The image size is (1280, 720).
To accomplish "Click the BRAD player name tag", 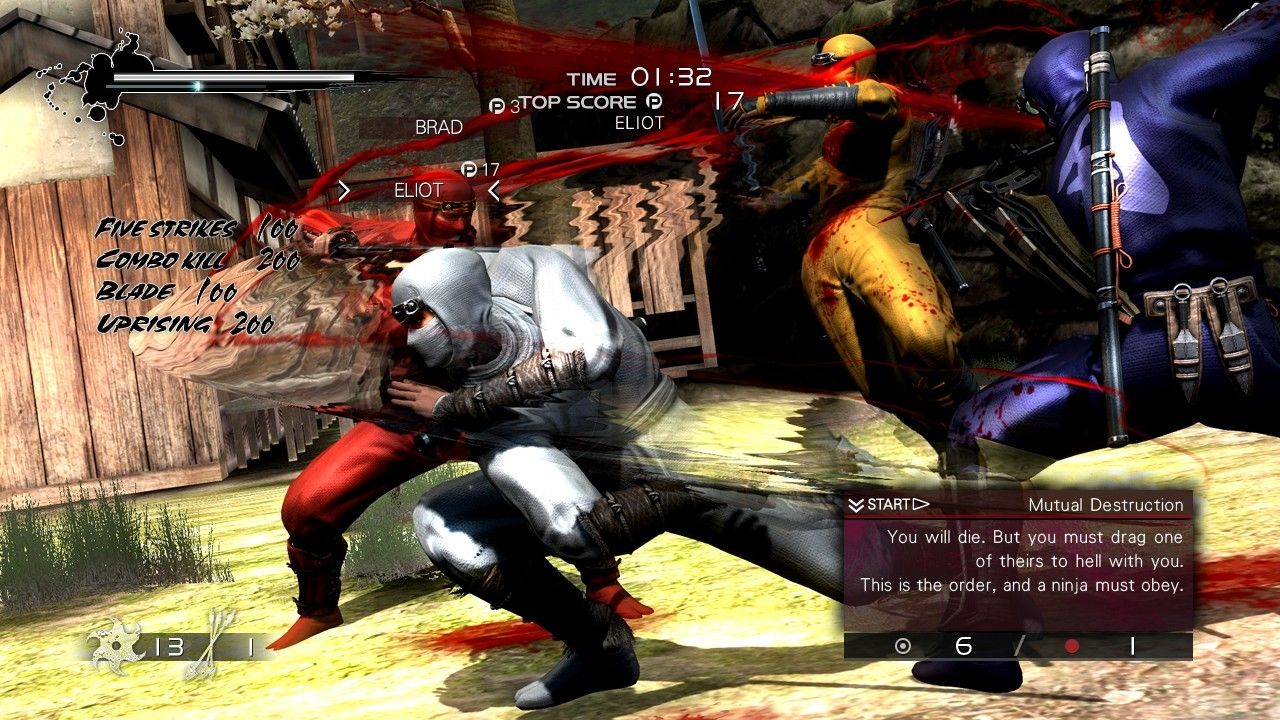I will (x=439, y=127).
